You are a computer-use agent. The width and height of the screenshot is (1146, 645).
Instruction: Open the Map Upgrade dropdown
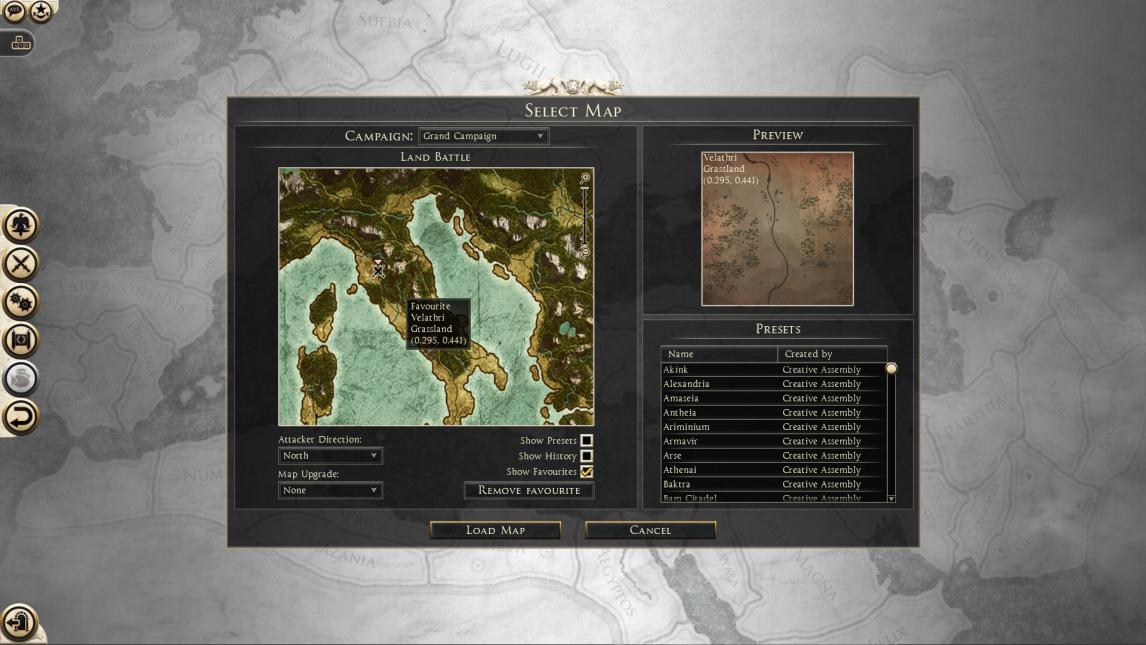coord(330,490)
